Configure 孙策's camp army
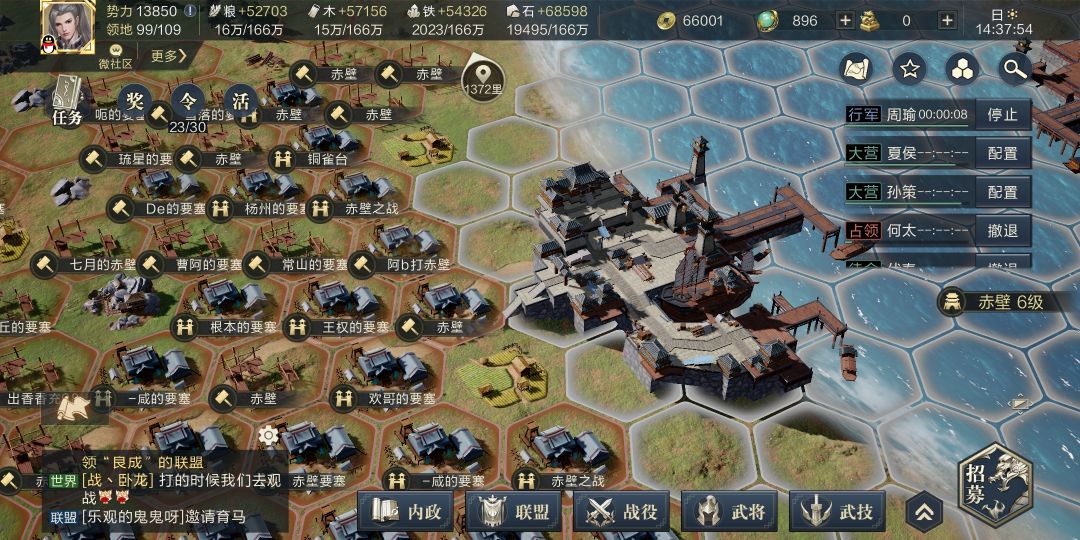 [x=1002, y=192]
